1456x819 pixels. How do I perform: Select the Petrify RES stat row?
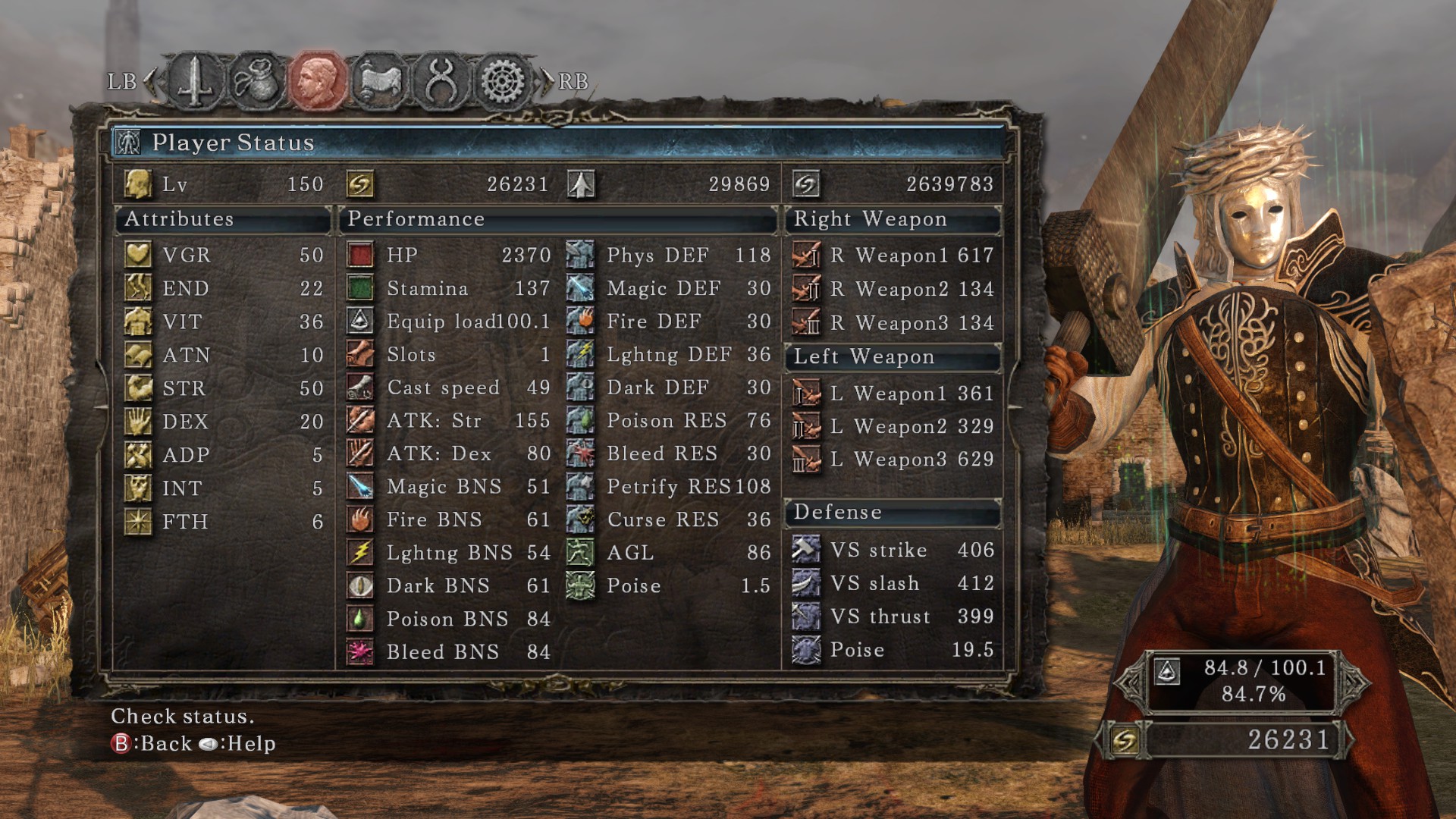668,486
